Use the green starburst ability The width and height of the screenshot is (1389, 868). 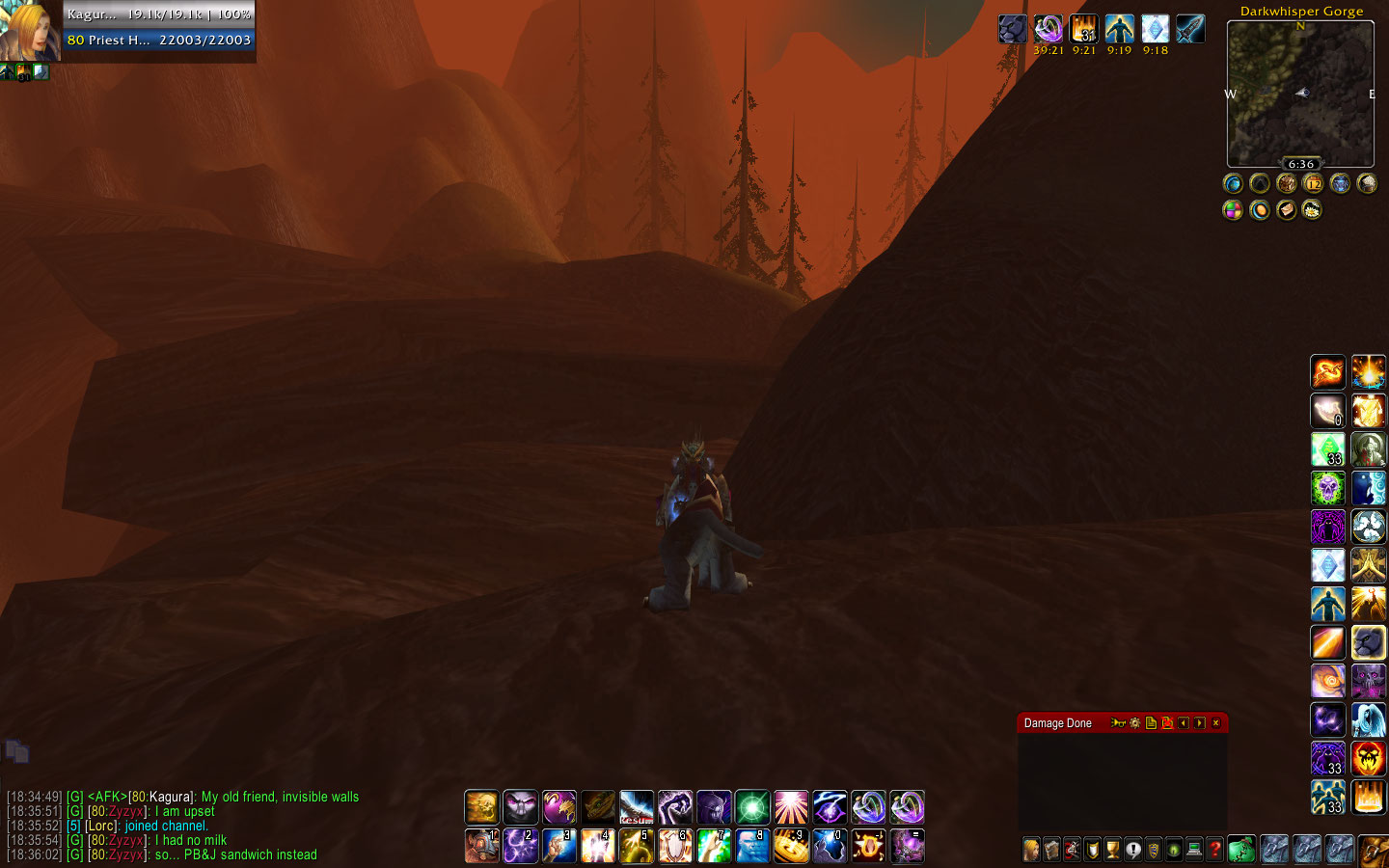(x=752, y=806)
